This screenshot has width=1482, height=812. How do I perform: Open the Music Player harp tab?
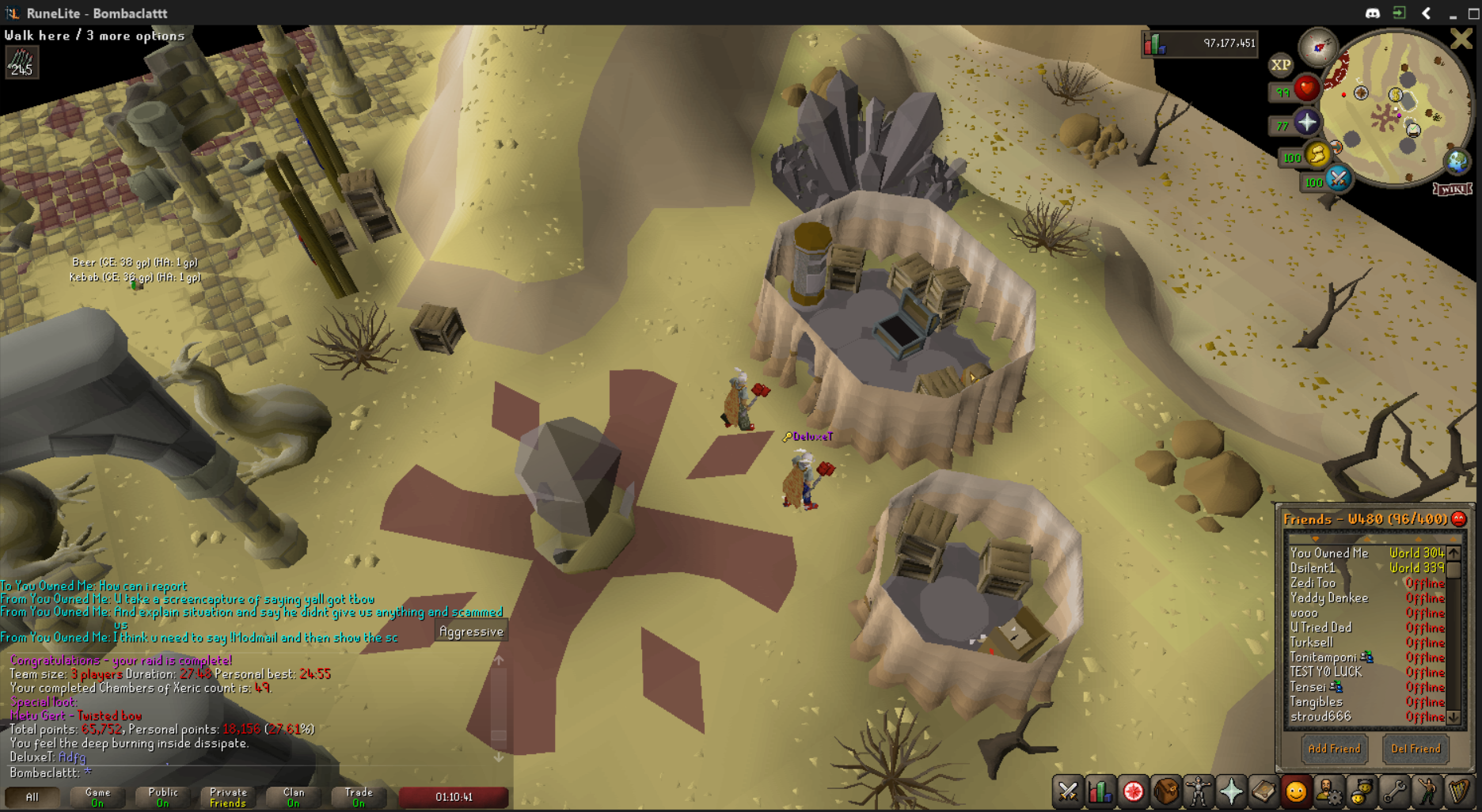point(1459,791)
